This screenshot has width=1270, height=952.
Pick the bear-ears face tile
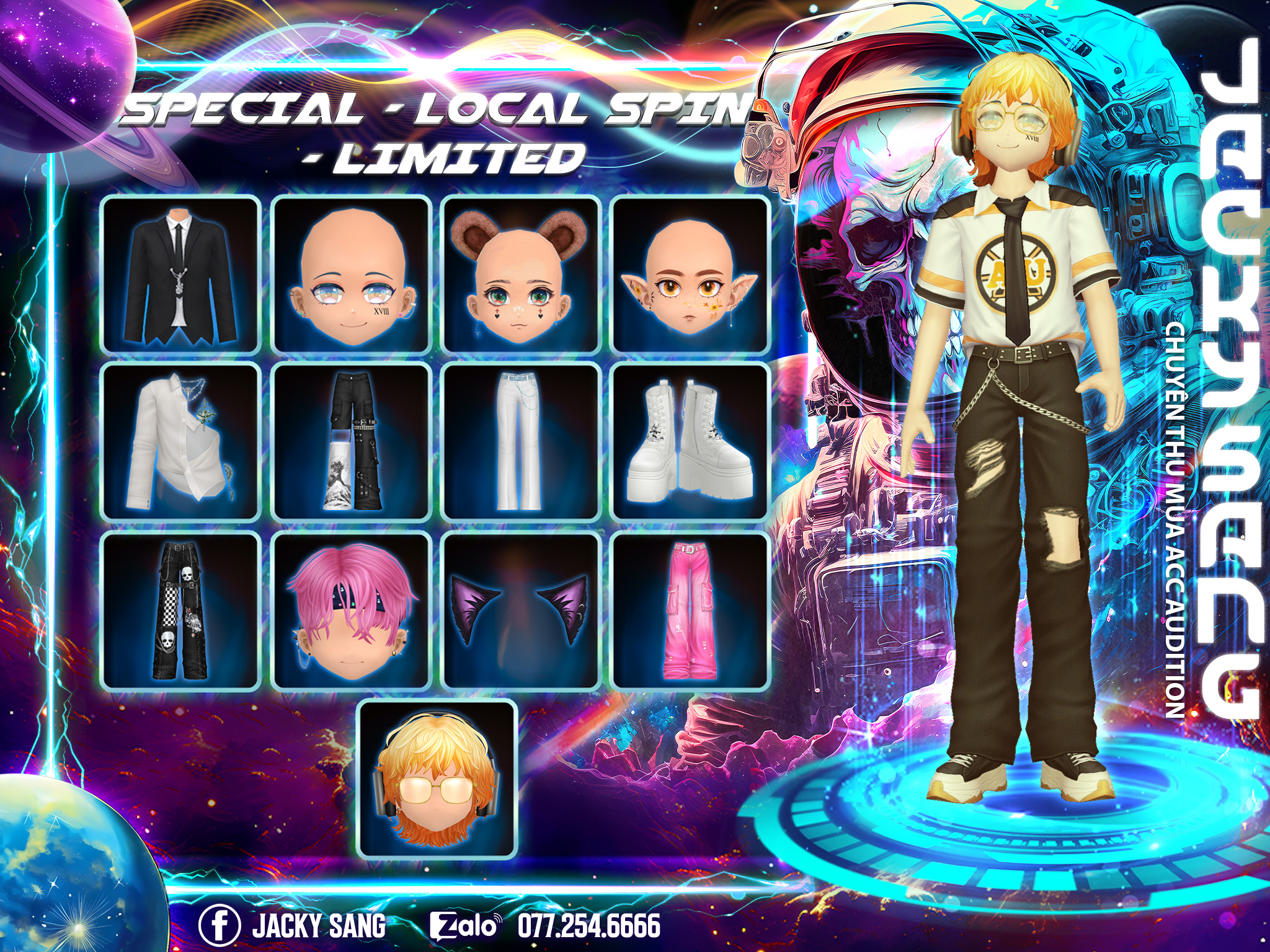tap(520, 275)
